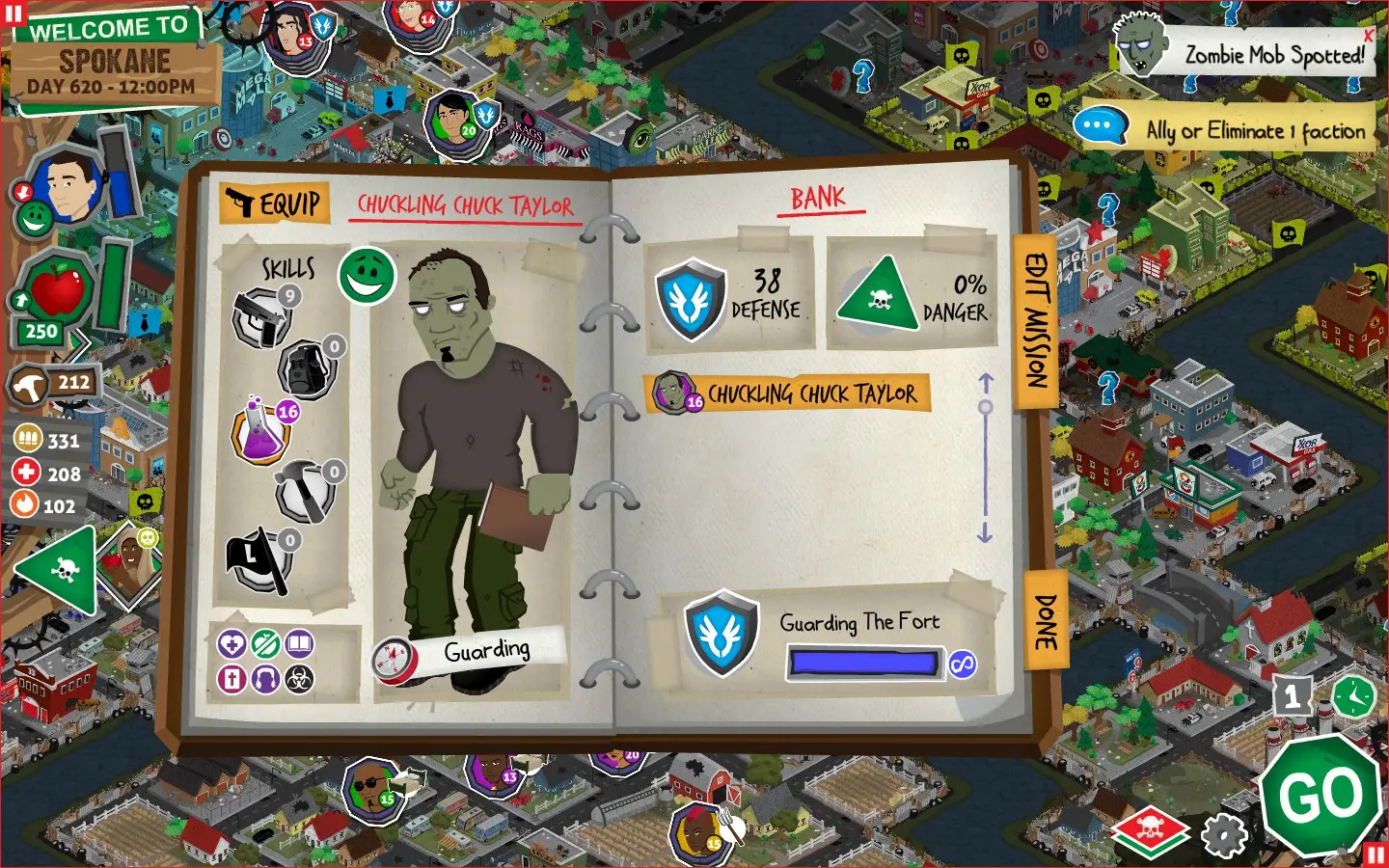Viewport: 1389px width, 868px height.
Task: Open the Equip panel
Action: [x=275, y=203]
